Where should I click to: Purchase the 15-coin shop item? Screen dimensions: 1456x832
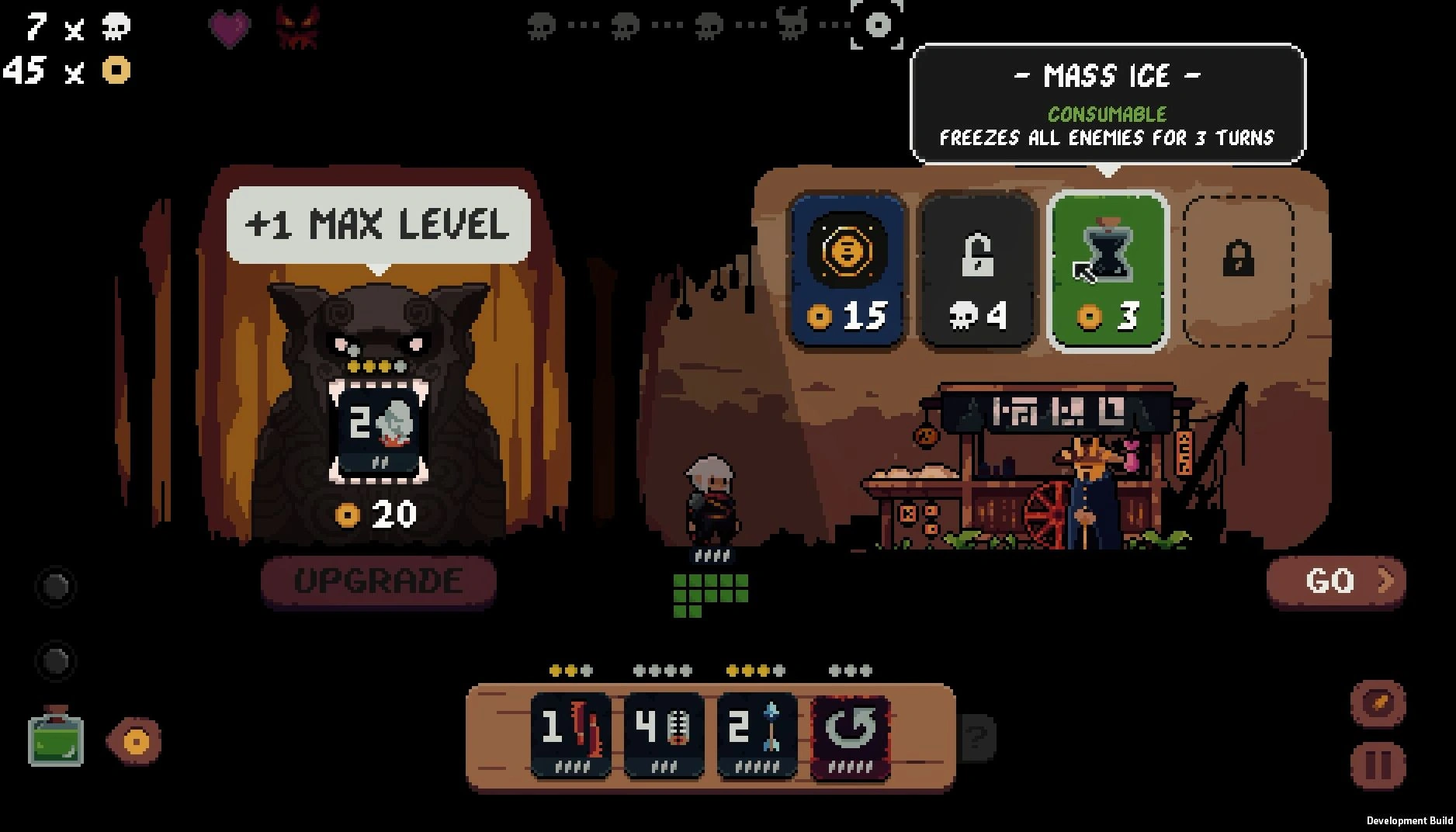(847, 271)
